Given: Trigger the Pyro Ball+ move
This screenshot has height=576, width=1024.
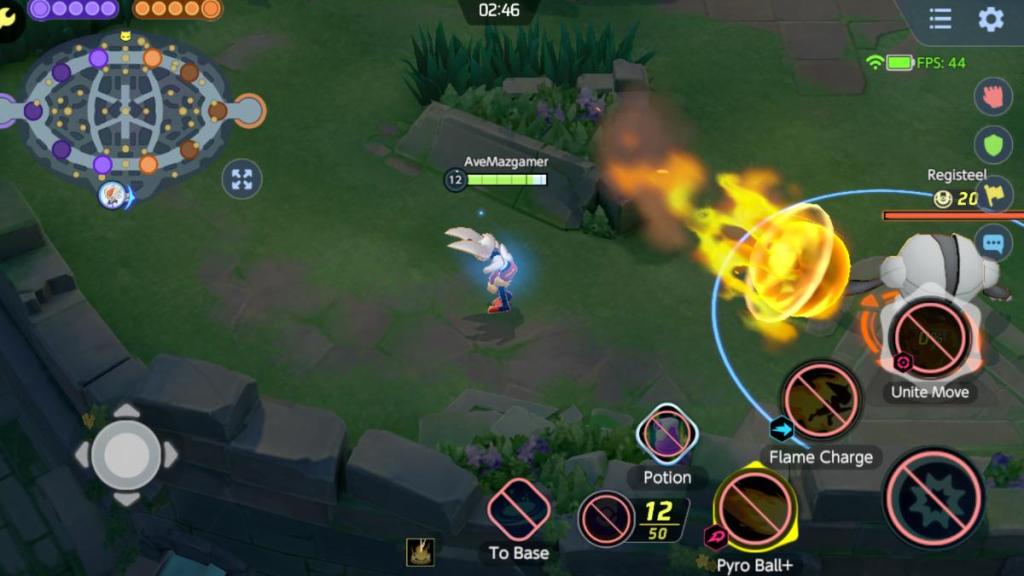Looking at the screenshot, I should point(755,507).
